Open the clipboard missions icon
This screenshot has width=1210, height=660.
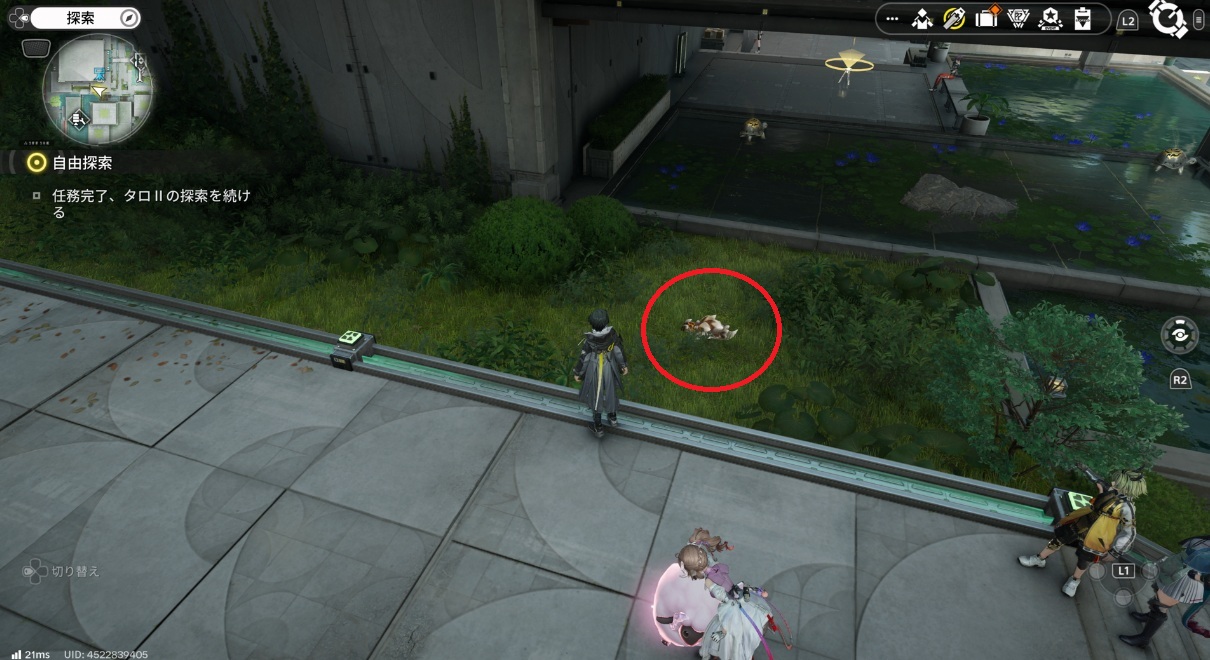[1081, 19]
